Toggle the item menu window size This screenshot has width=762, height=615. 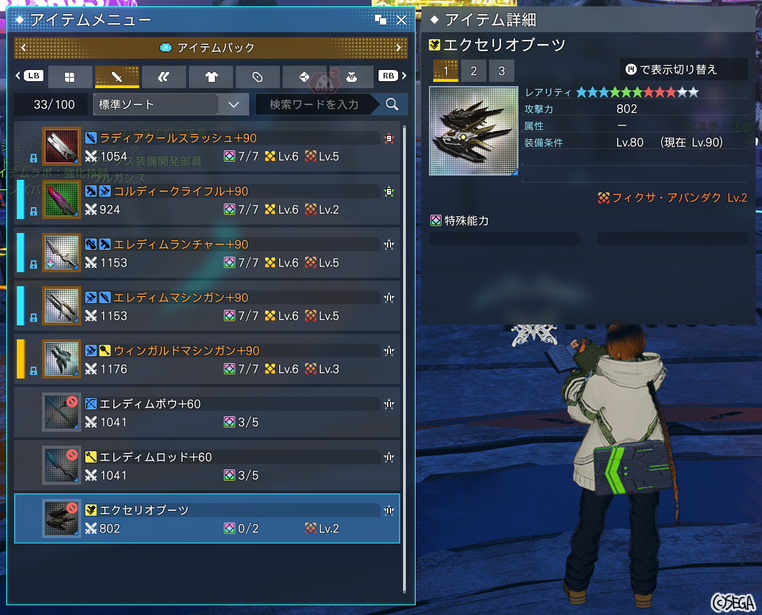[x=381, y=19]
